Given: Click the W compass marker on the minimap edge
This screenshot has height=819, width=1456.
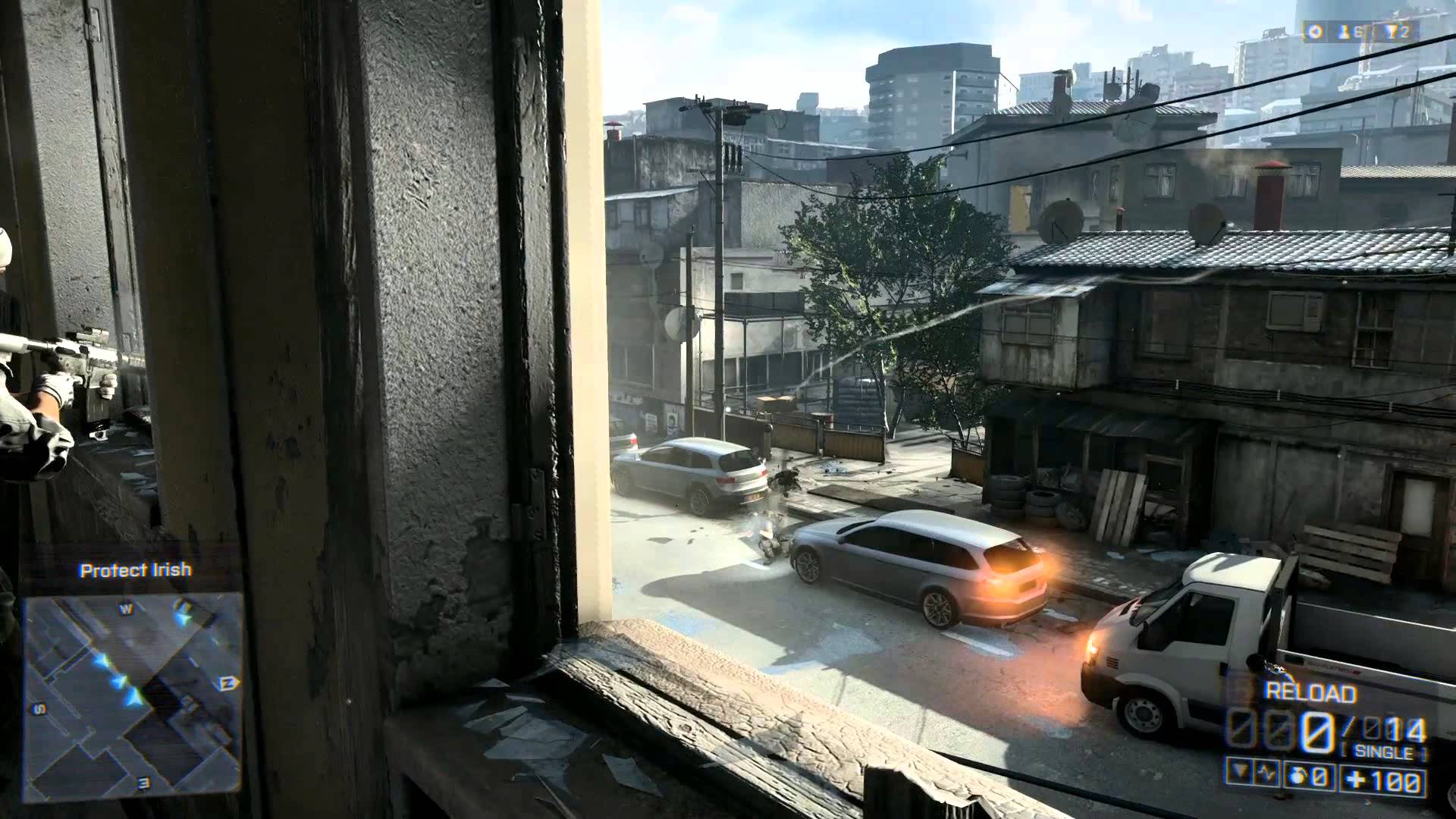Looking at the screenshot, I should click(124, 607).
